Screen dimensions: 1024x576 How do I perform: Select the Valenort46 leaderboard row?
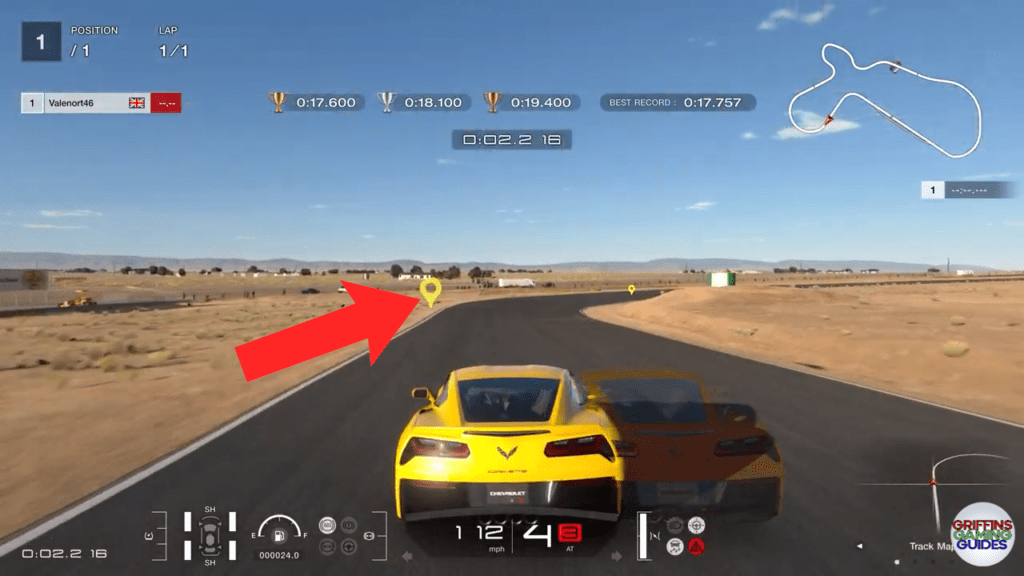tap(100, 103)
